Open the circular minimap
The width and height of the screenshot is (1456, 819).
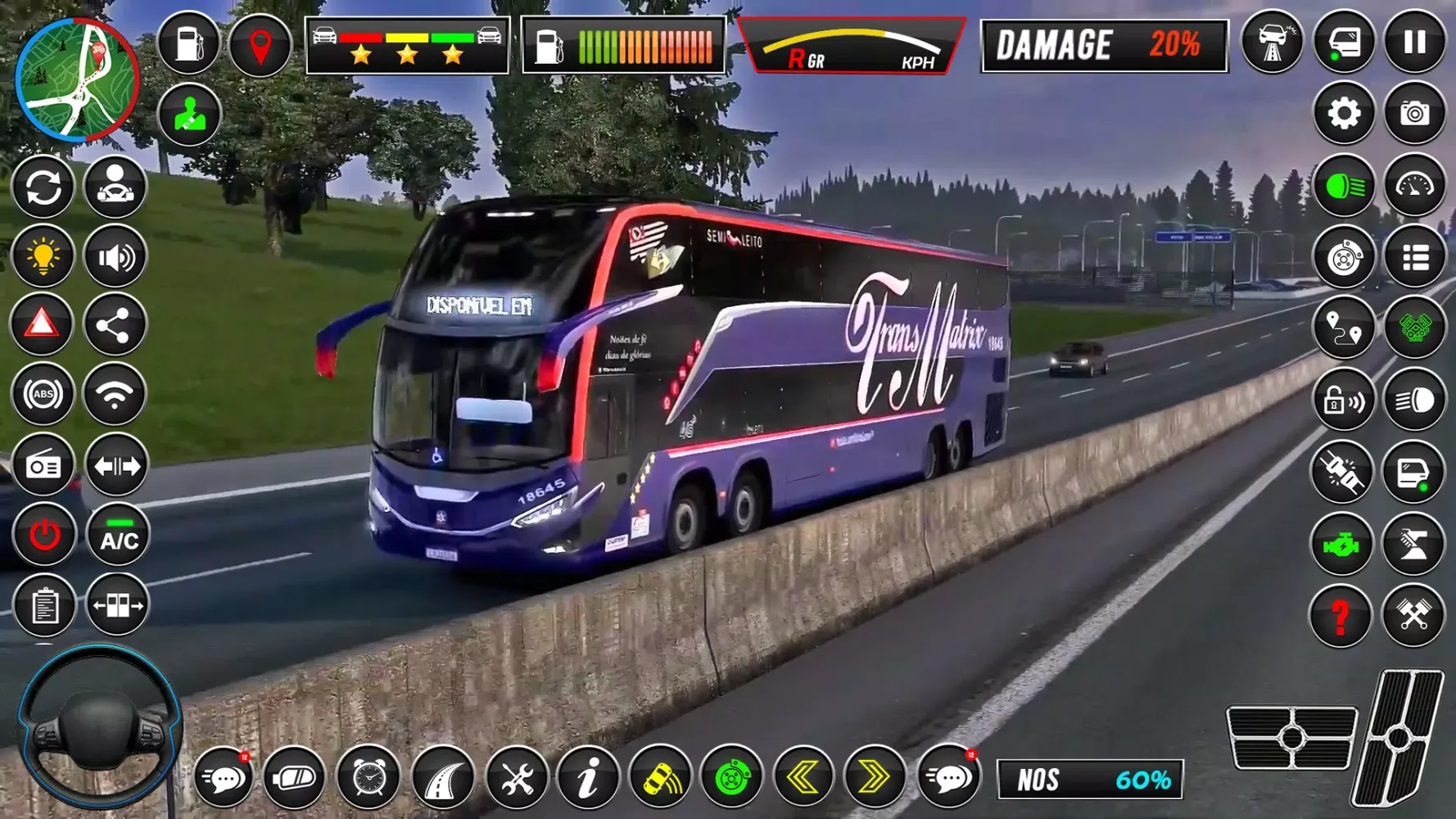77,80
